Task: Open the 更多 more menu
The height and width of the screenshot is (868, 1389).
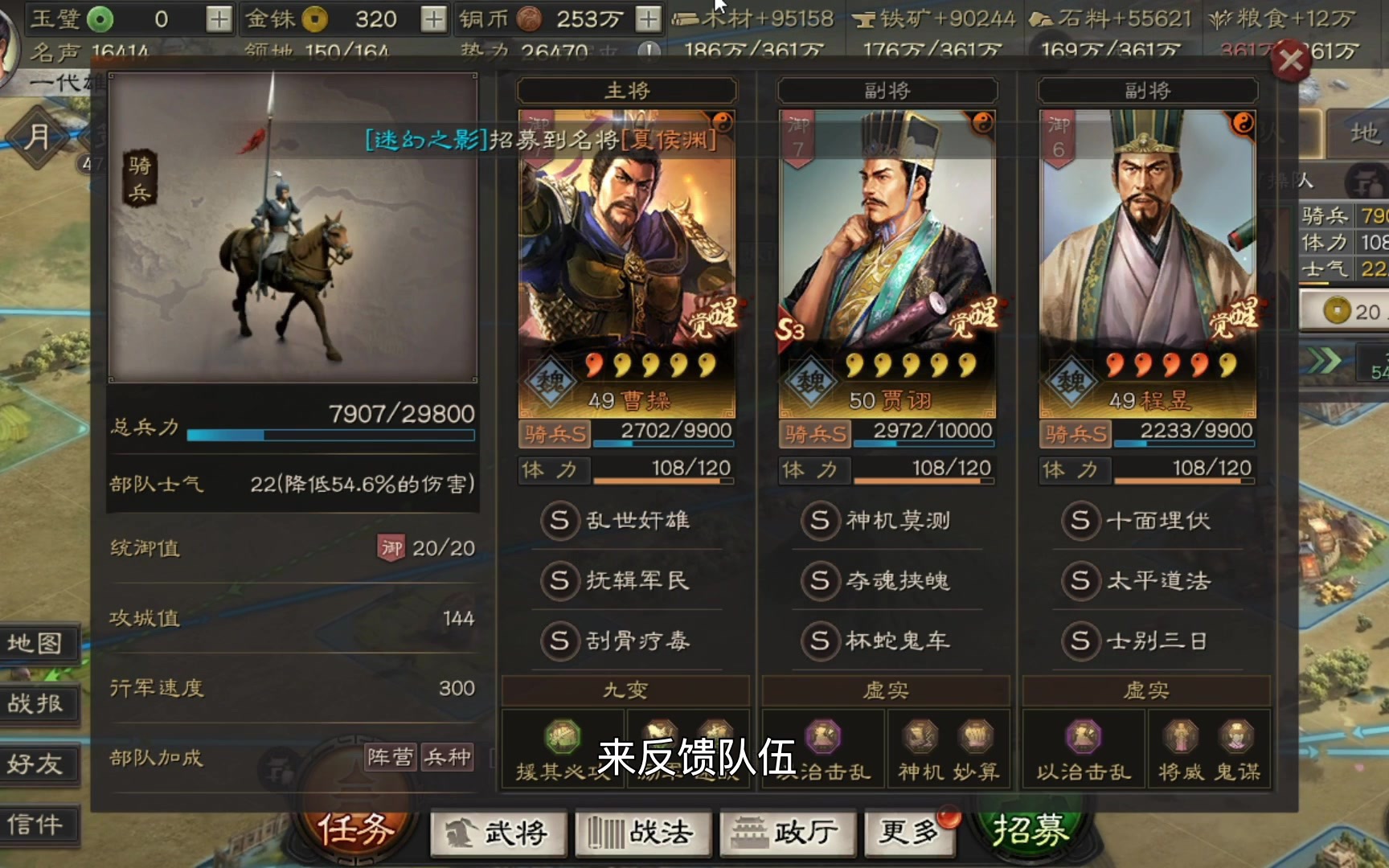Action: (x=908, y=833)
